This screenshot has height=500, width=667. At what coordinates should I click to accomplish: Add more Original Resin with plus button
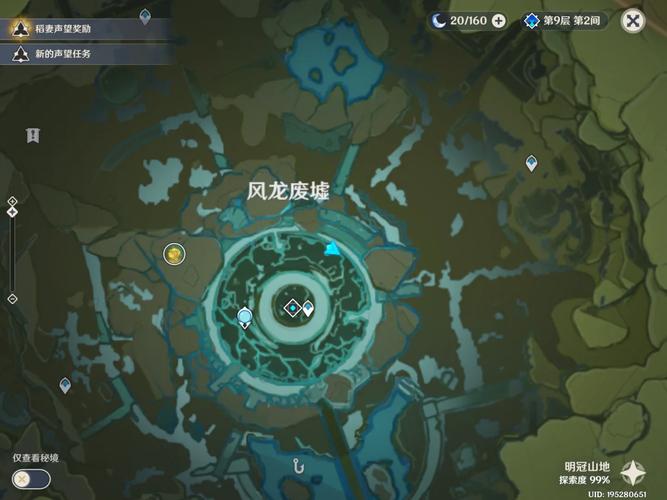pyautogui.click(x=498, y=20)
